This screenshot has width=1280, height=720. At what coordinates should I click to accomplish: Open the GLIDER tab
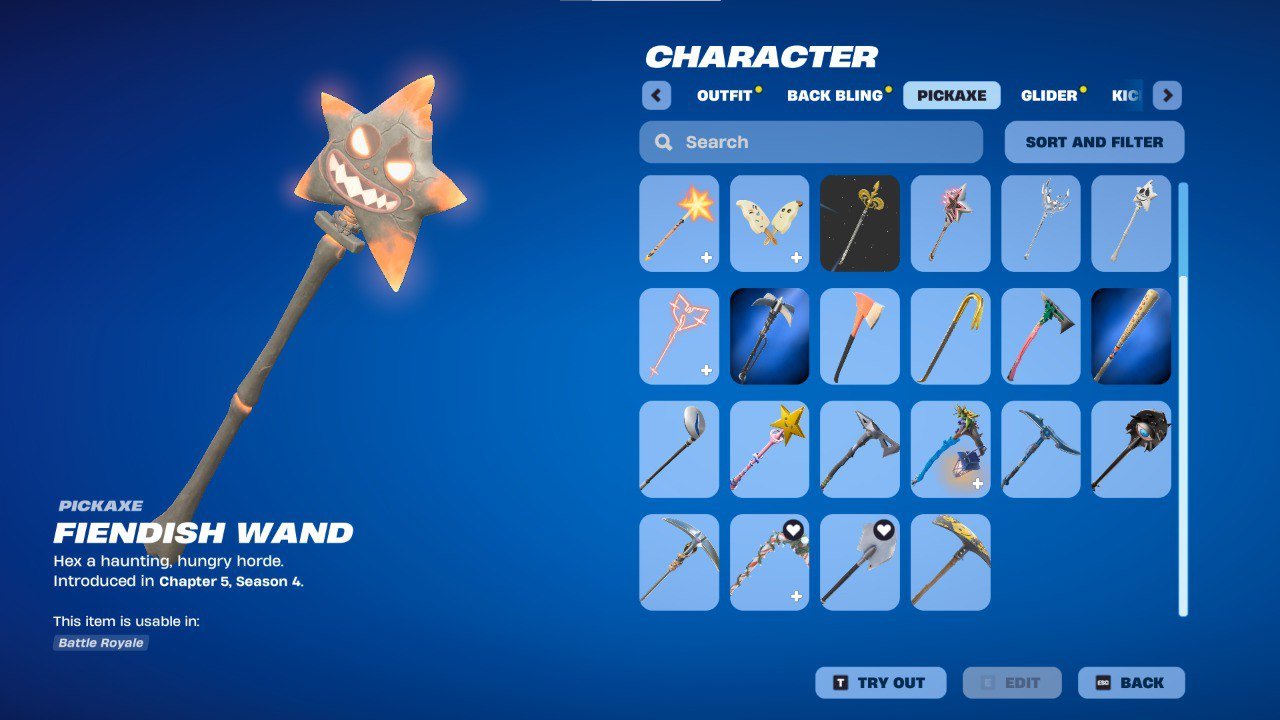pos(1049,95)
